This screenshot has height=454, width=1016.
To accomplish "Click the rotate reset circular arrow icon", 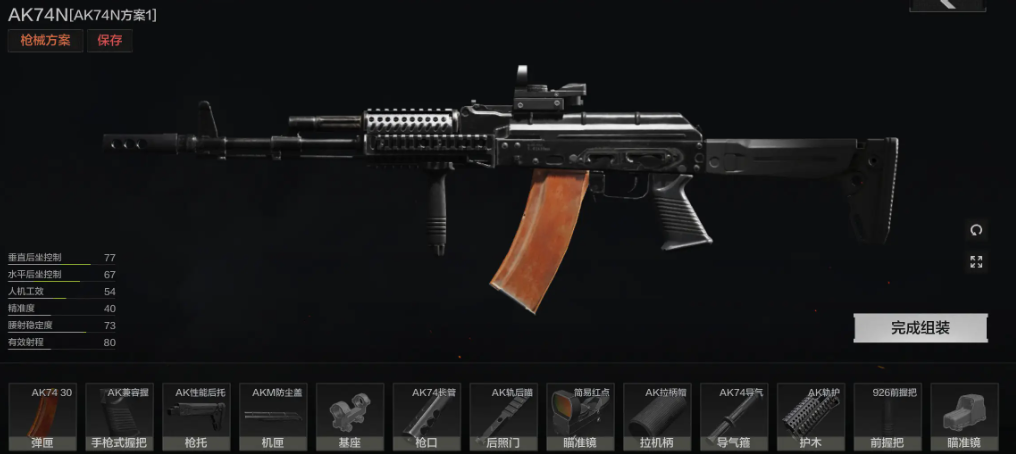I will (976, 230).
